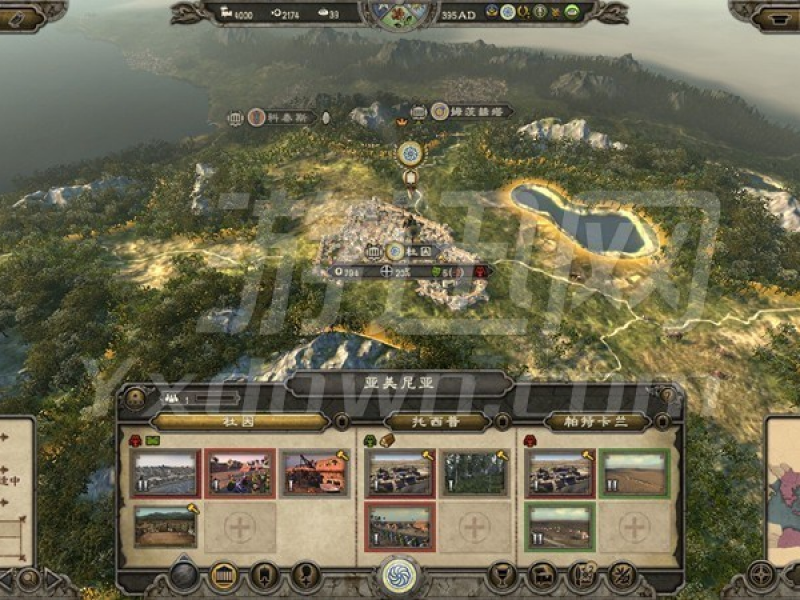
Task: Open the first building in 杜因
Action: point(165,473)
